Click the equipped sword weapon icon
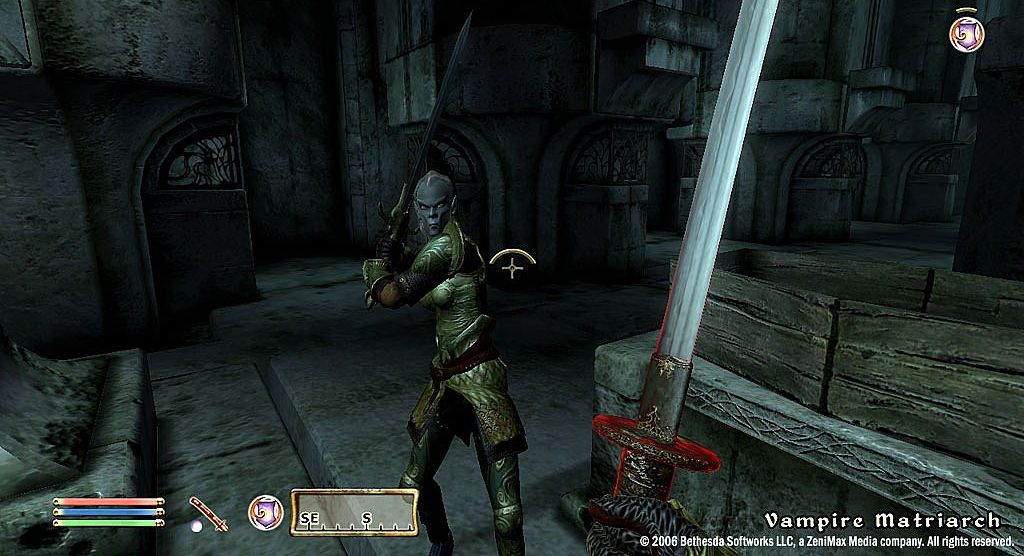This screenshot has width=1024, height=556. tap(204, 511)
